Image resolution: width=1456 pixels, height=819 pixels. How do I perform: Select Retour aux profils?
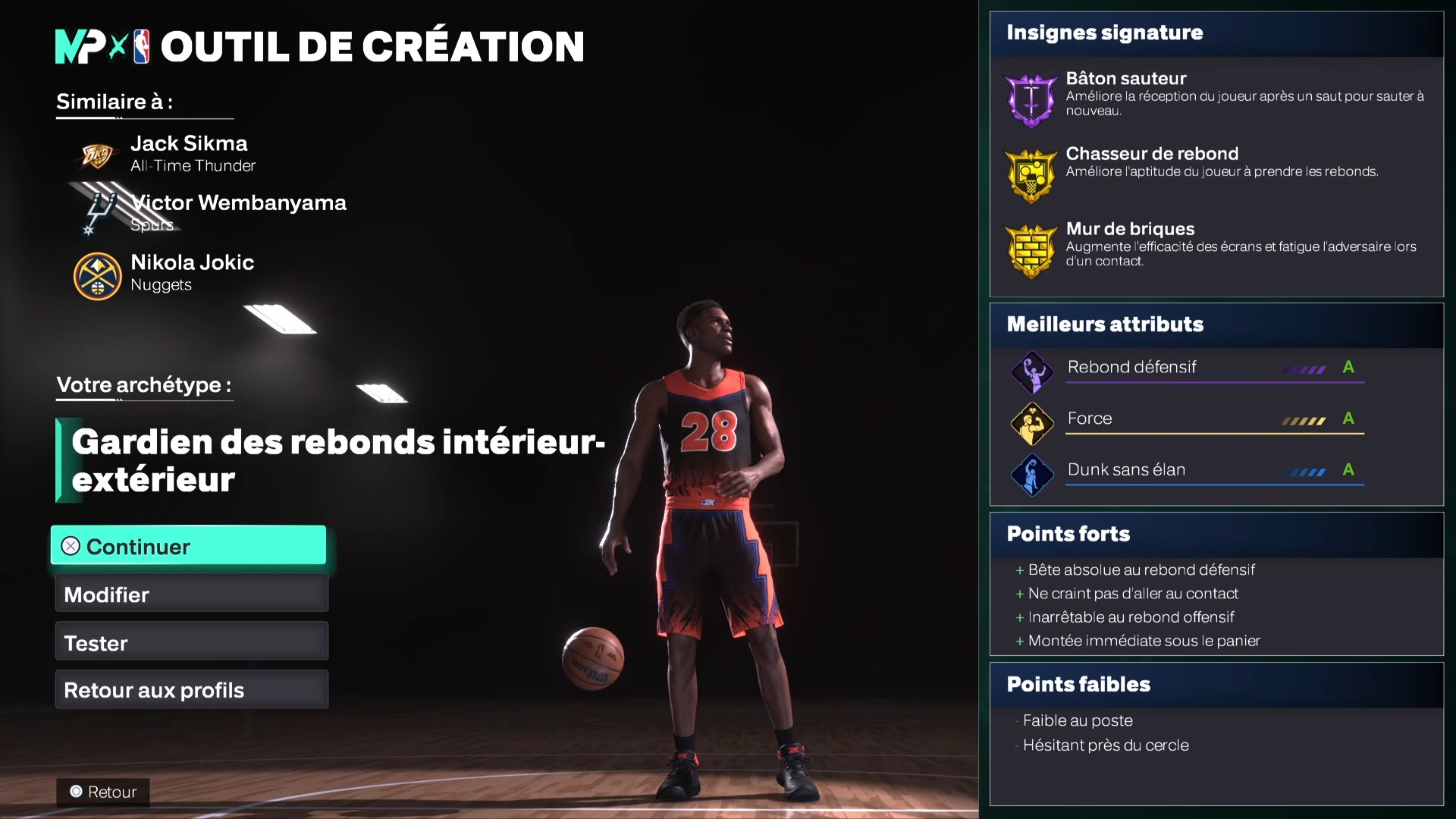point(190,689)
